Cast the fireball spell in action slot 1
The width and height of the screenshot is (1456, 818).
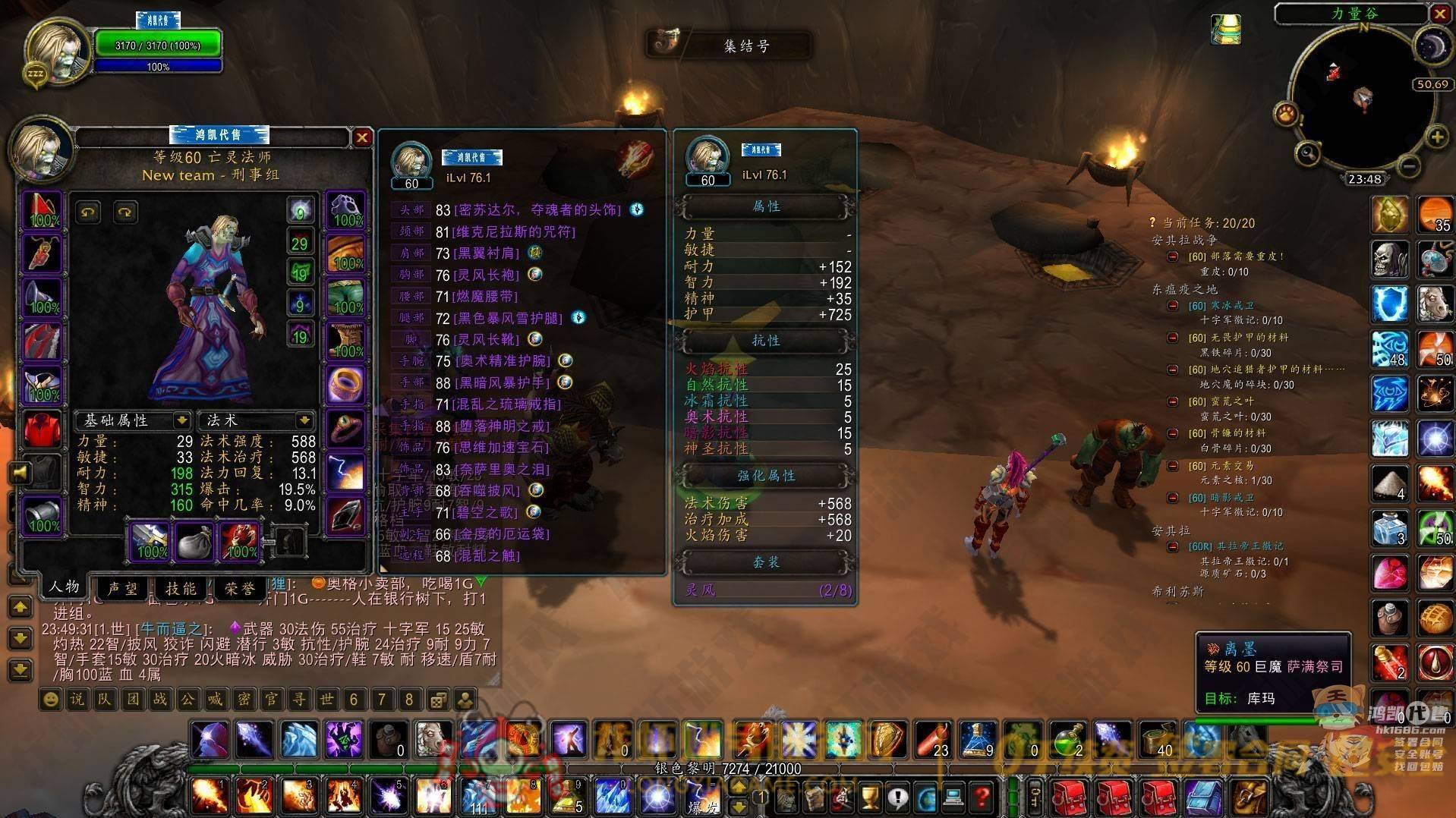(x=207, y=796)
